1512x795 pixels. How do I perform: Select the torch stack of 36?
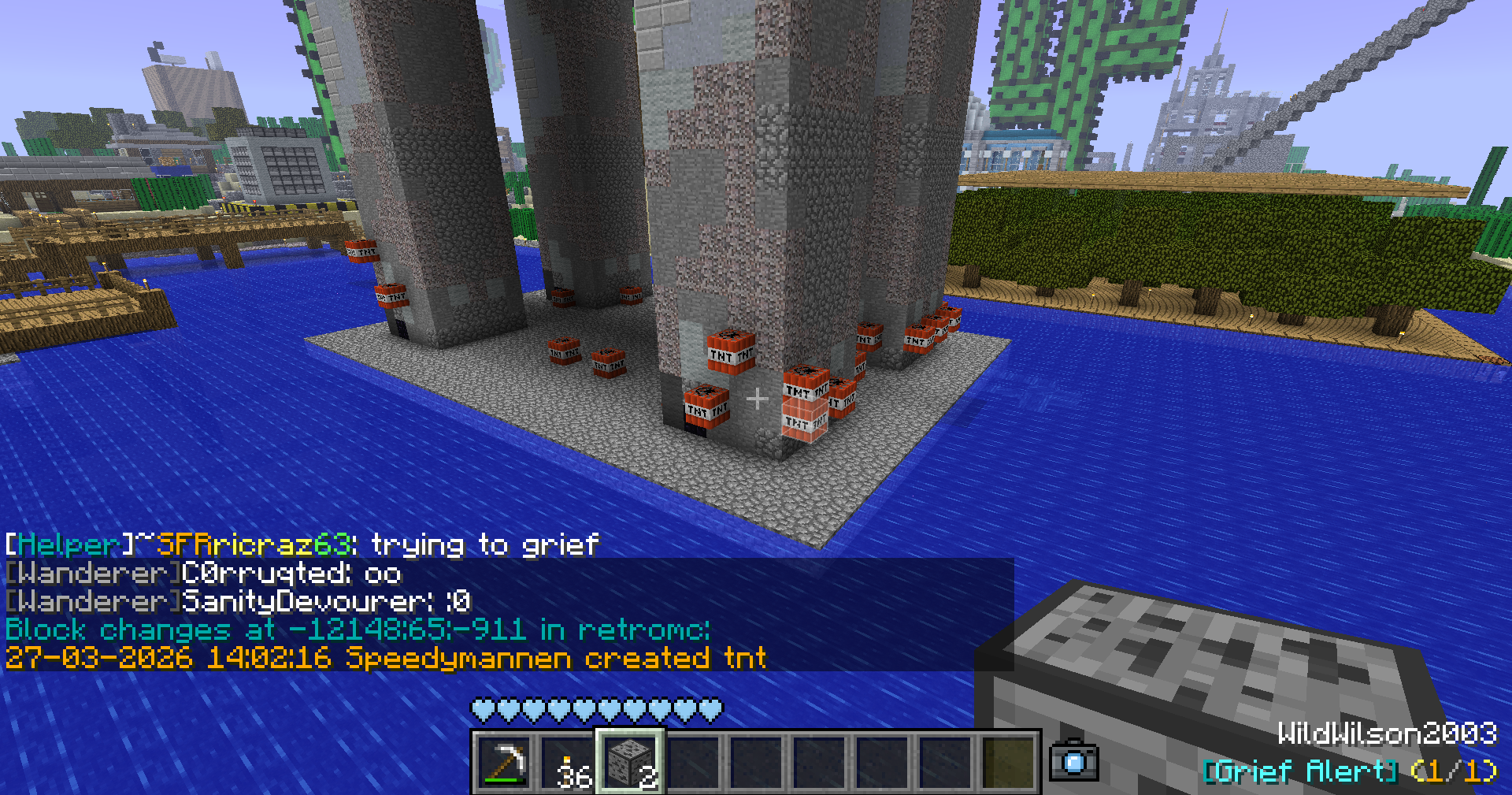pyautogui.click(x=568, y=762)
